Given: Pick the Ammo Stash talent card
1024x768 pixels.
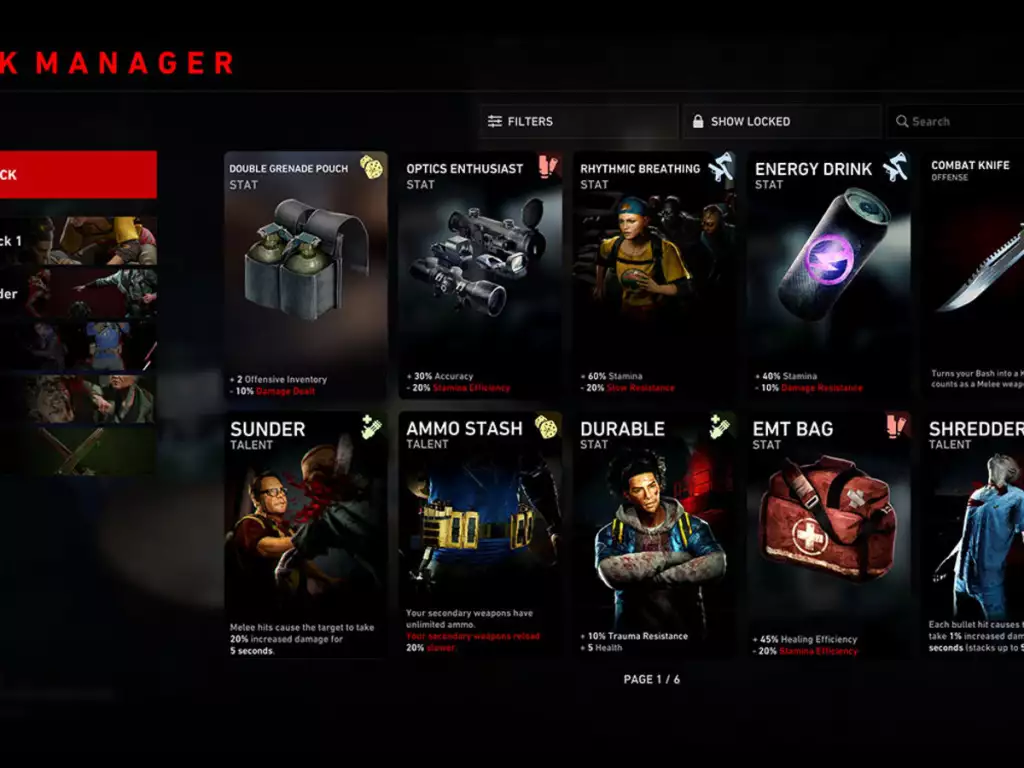Looking at the screenshot, I should 480,535.
